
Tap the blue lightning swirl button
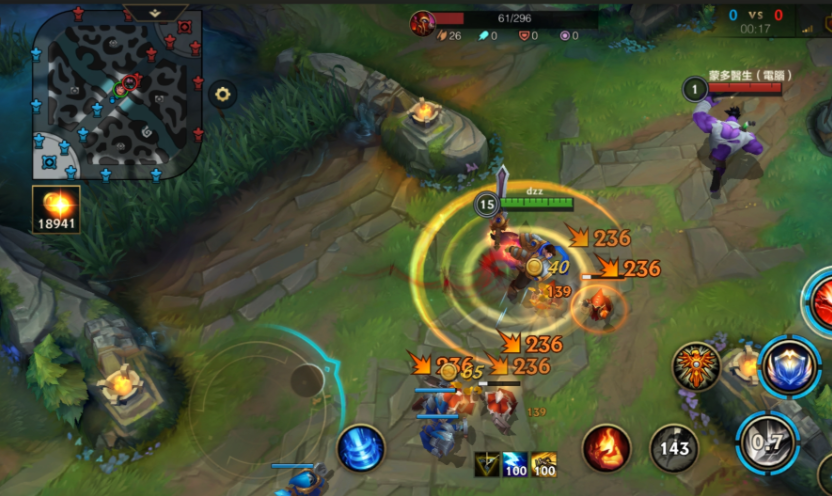click(361, 448)
